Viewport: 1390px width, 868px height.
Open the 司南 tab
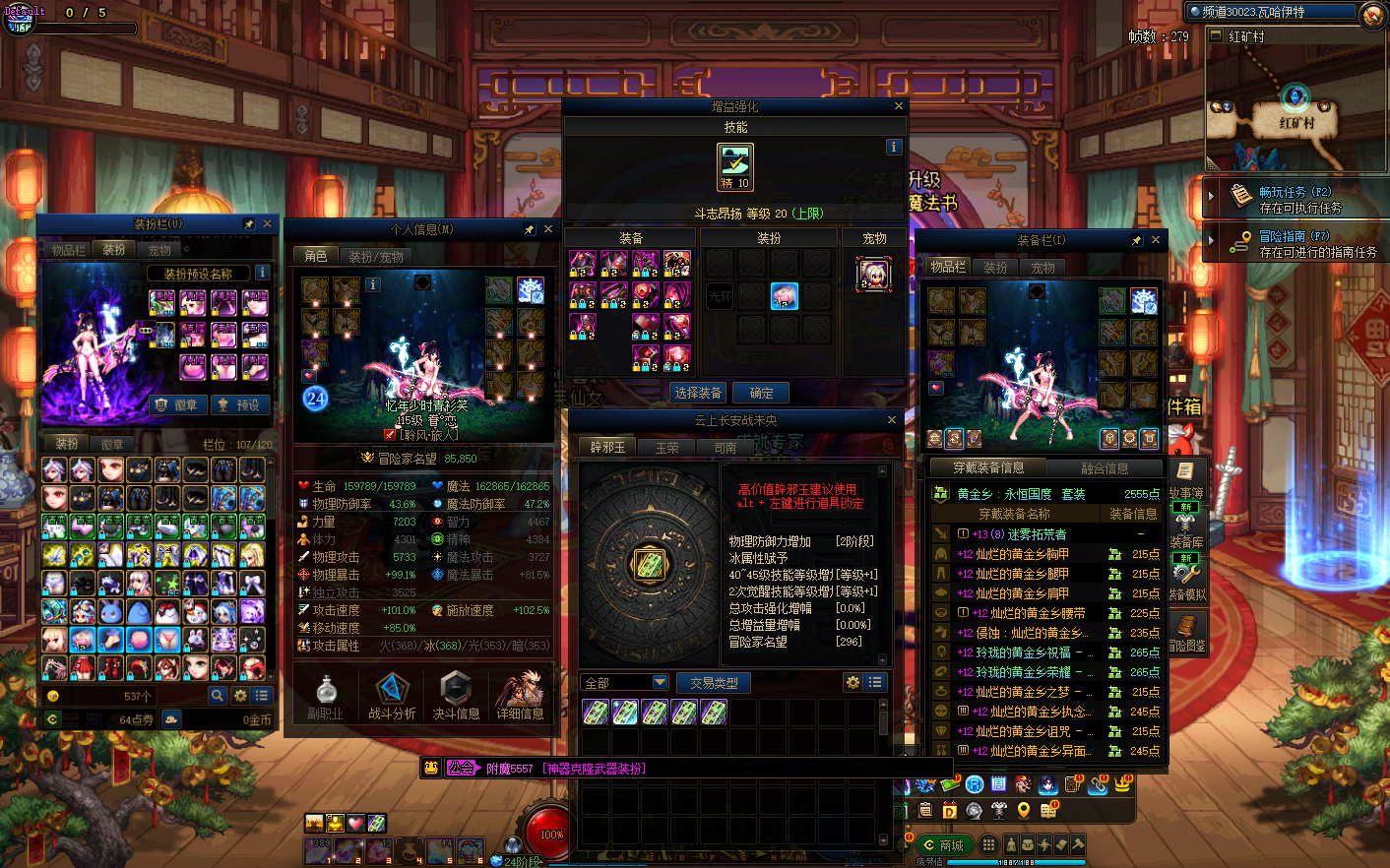pyautogui.click(x=726, y=448)
